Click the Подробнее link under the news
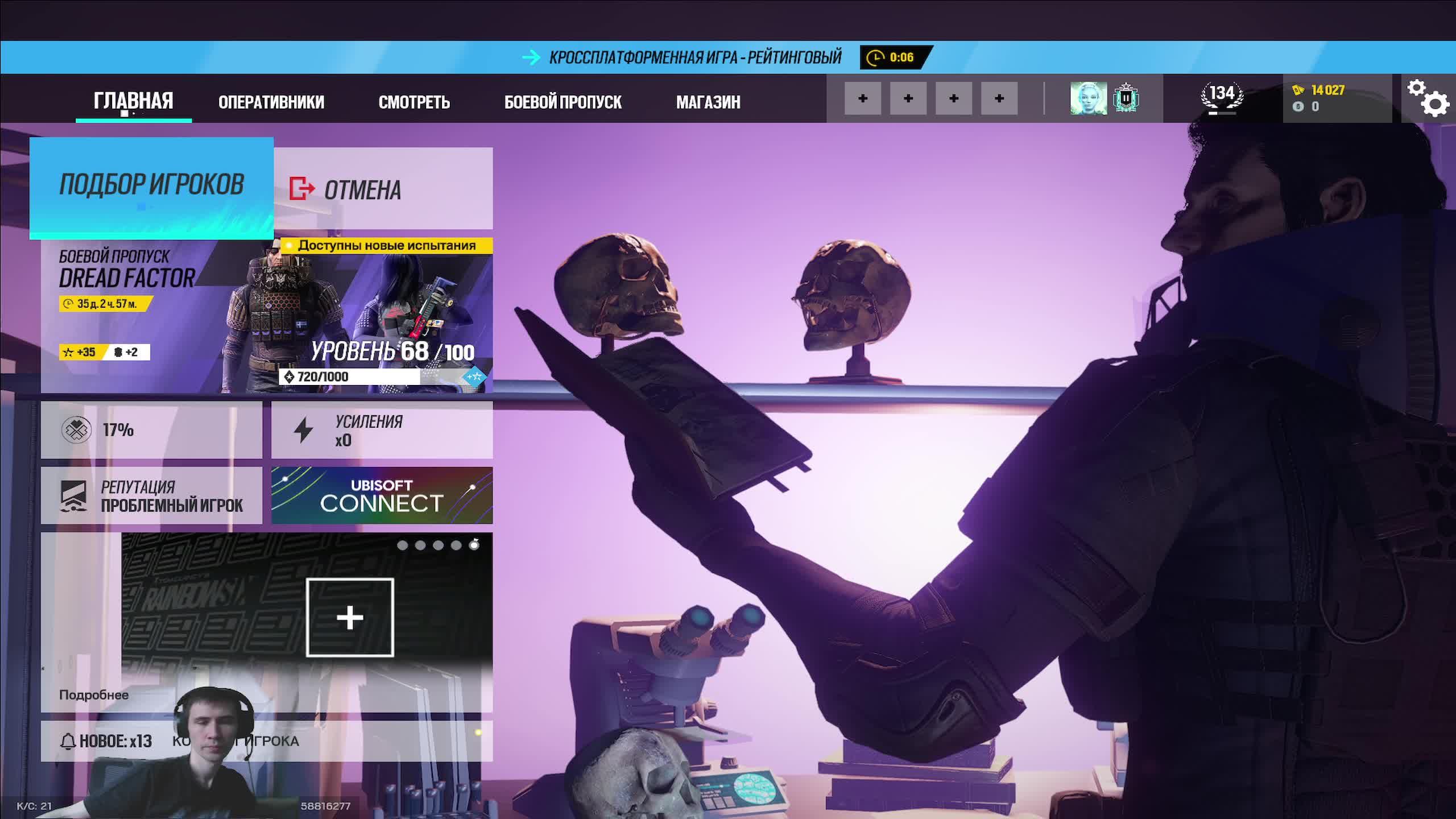The width and height of the screenshot is (1456, 819). tap(94, 695)
